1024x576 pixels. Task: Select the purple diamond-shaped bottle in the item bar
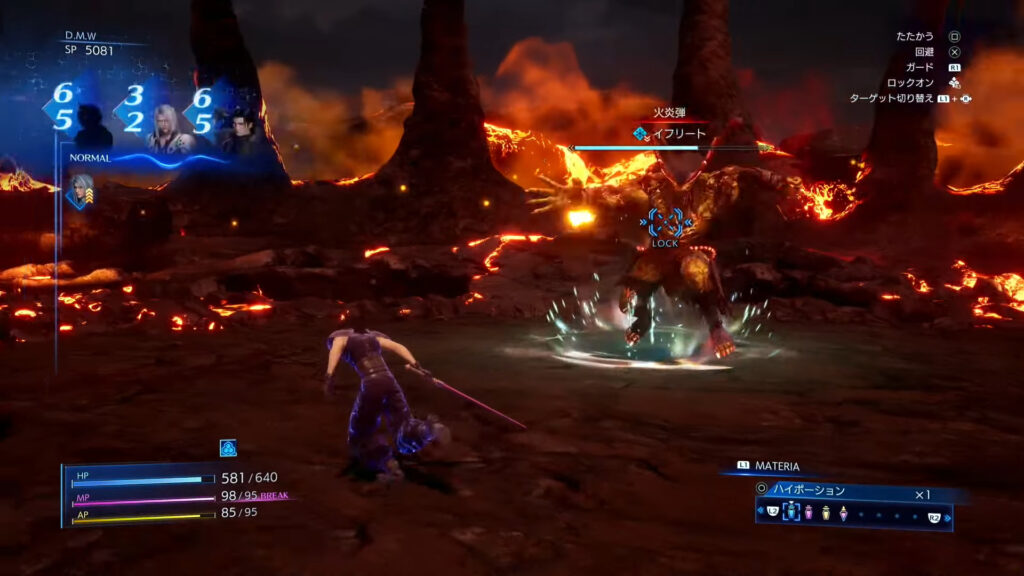tap(844, 513)
